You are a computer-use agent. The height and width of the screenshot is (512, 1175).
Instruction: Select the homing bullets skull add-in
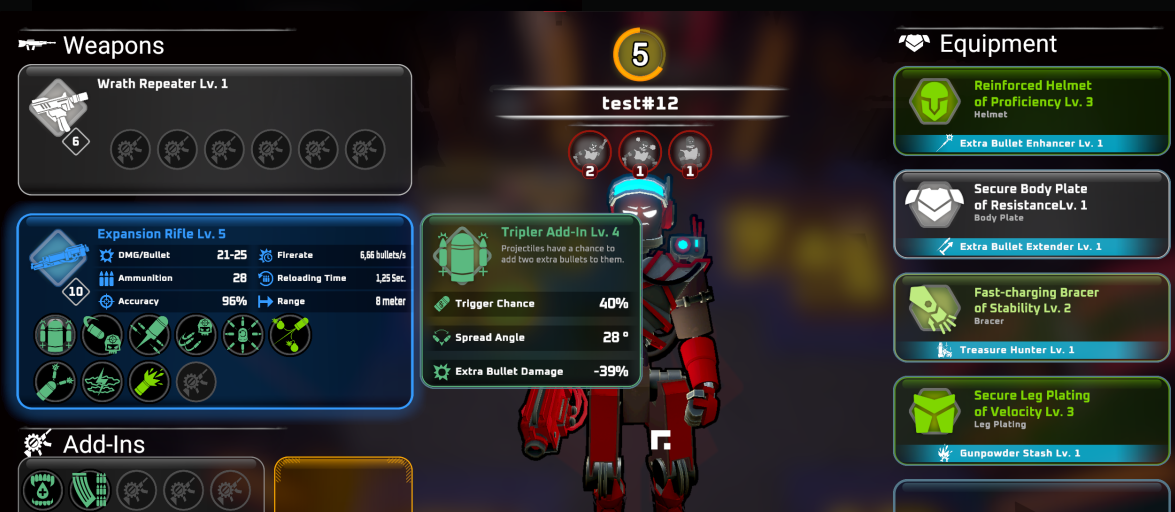coord(196,335)
